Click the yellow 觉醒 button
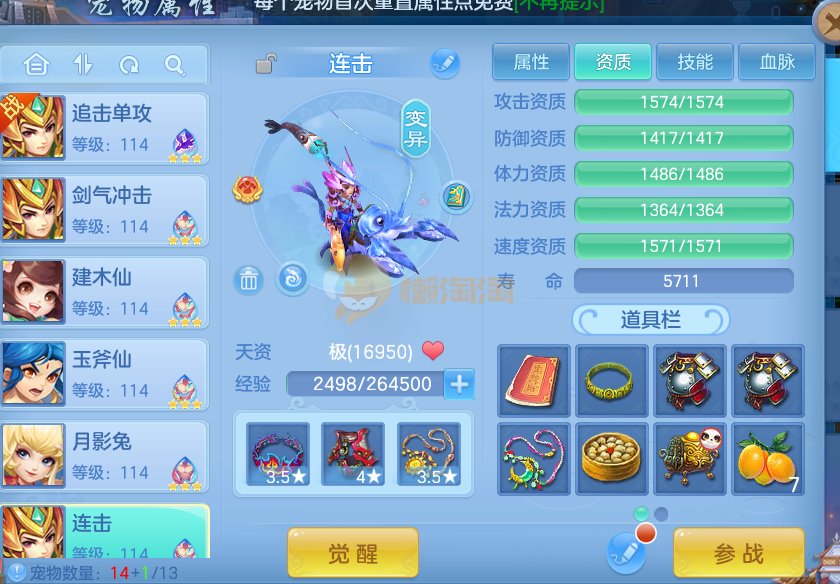840x584 pixels. pos(352,553)
